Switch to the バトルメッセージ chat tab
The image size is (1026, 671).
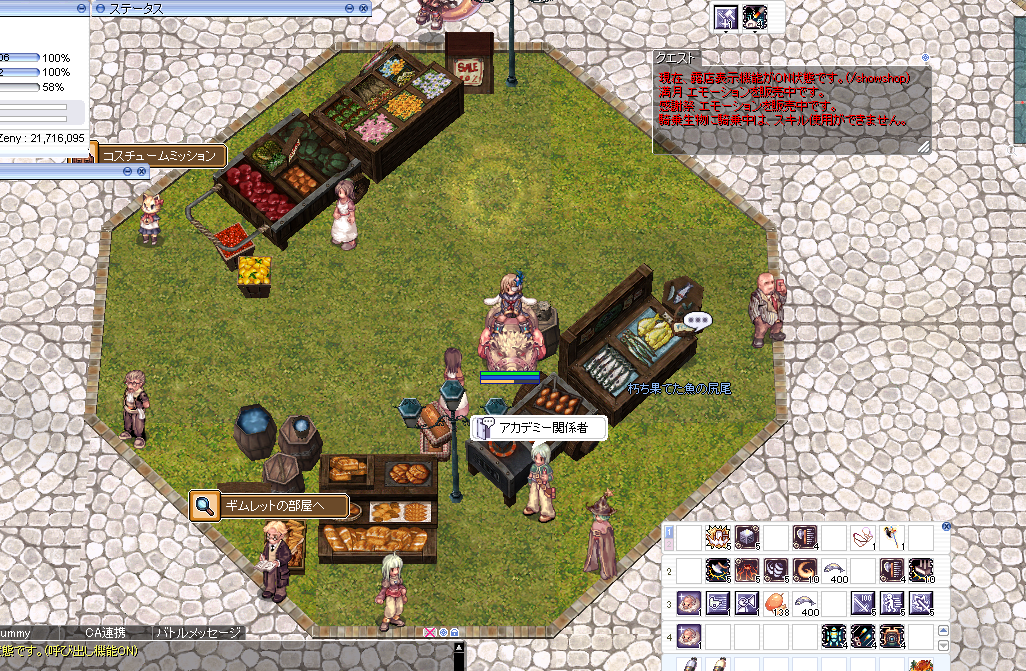(x=198, y=633)
